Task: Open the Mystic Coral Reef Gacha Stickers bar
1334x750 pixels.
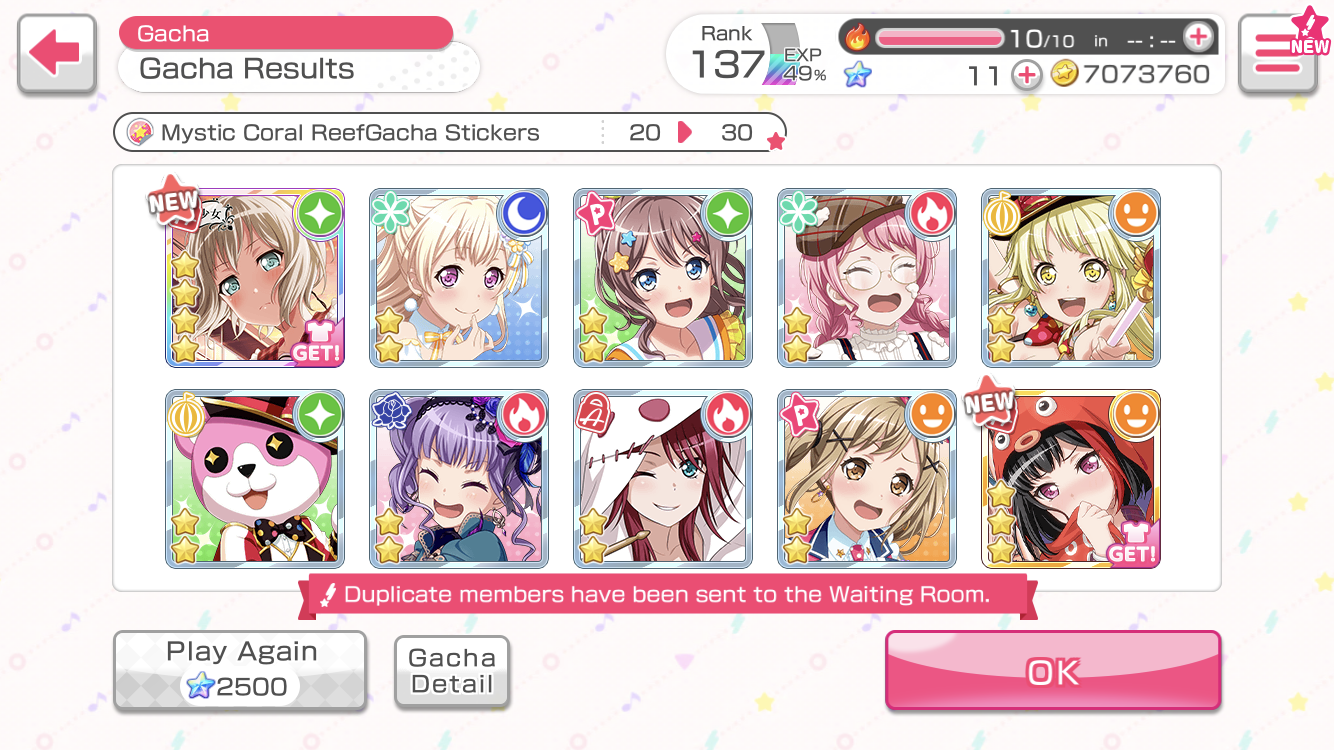Action: coord(449,133)
